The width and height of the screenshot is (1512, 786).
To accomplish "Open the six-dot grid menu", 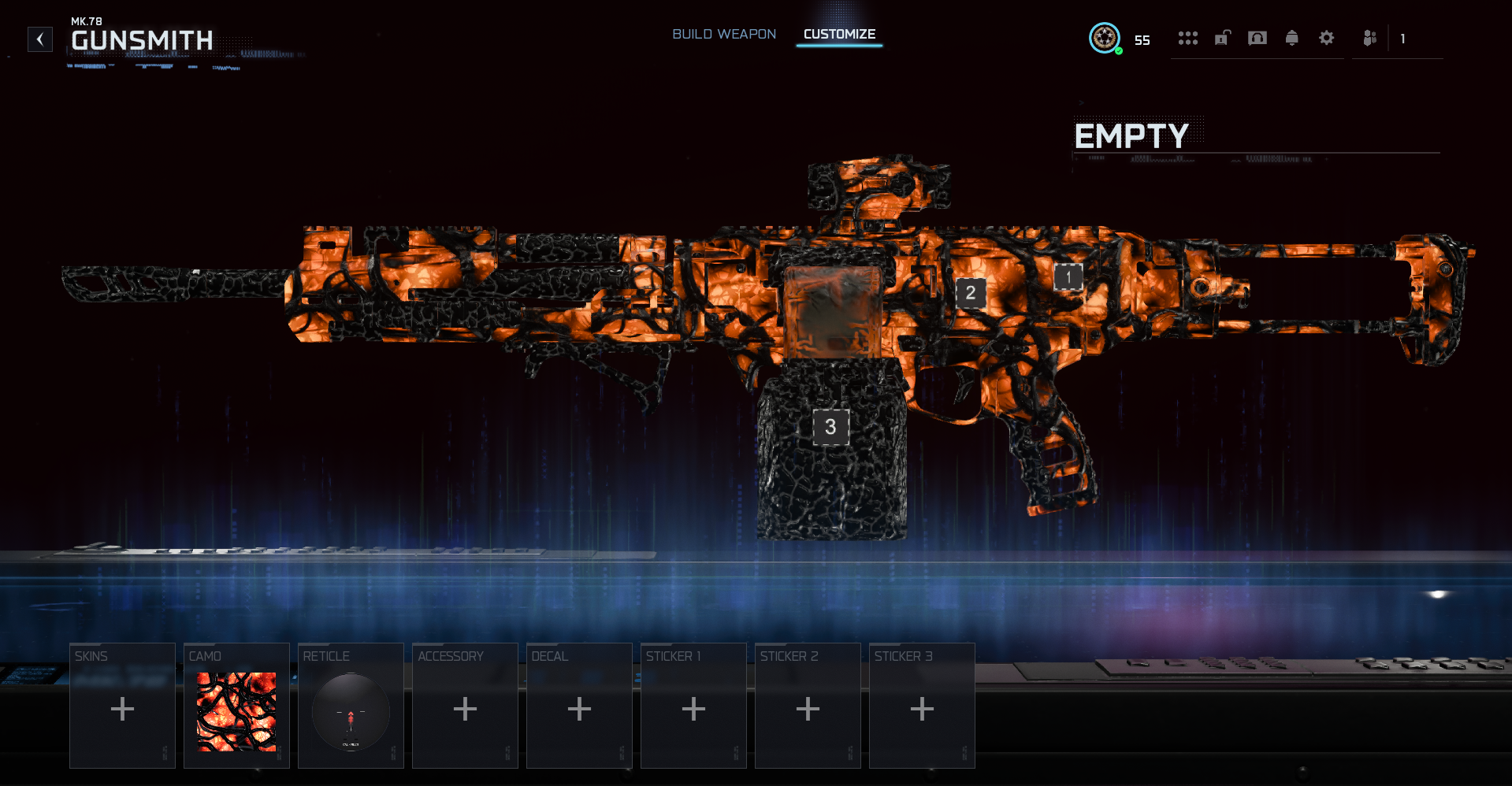I will (x=1187, y=38).
